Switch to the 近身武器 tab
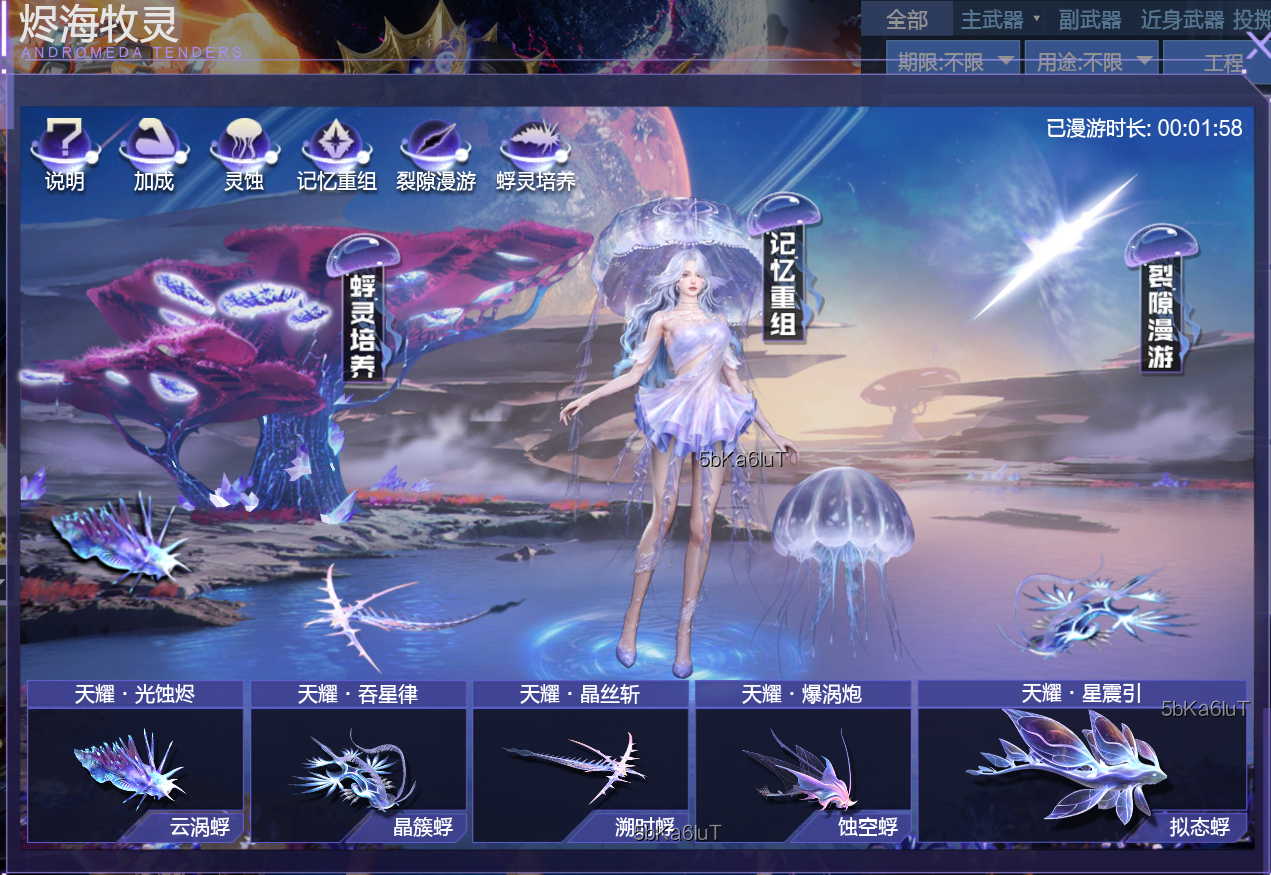This screenshot has height=875, width=1271. click(x=1182, y=20)
